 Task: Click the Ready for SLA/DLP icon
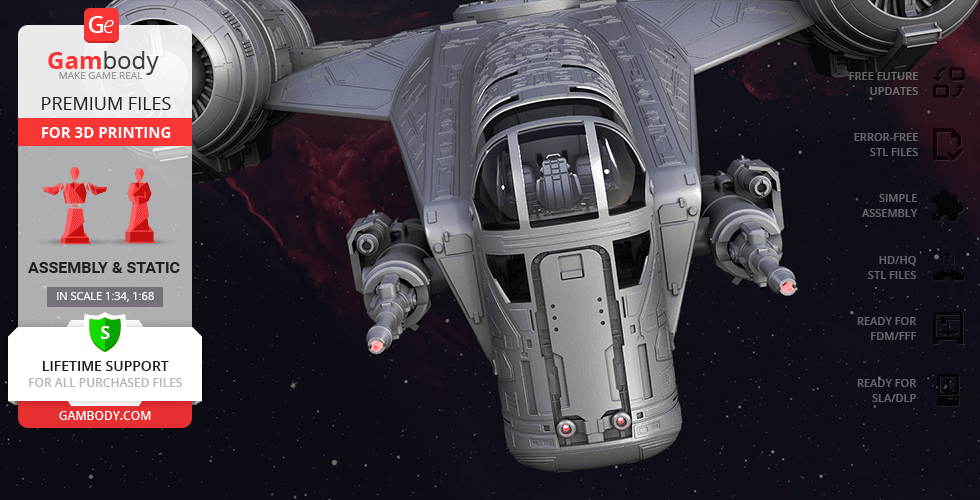(x=947, y=390)
